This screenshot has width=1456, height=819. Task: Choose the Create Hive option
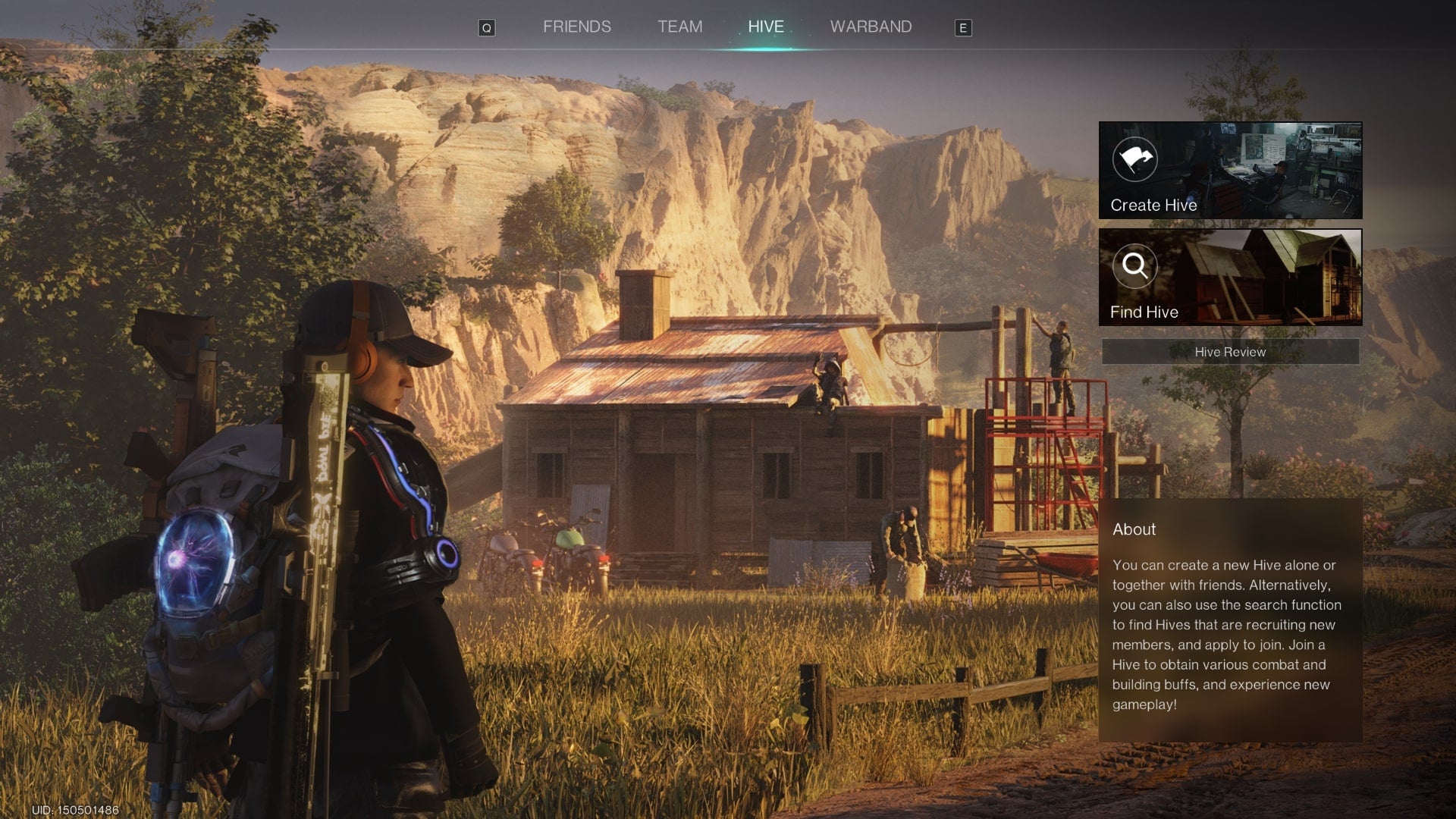1229,171
